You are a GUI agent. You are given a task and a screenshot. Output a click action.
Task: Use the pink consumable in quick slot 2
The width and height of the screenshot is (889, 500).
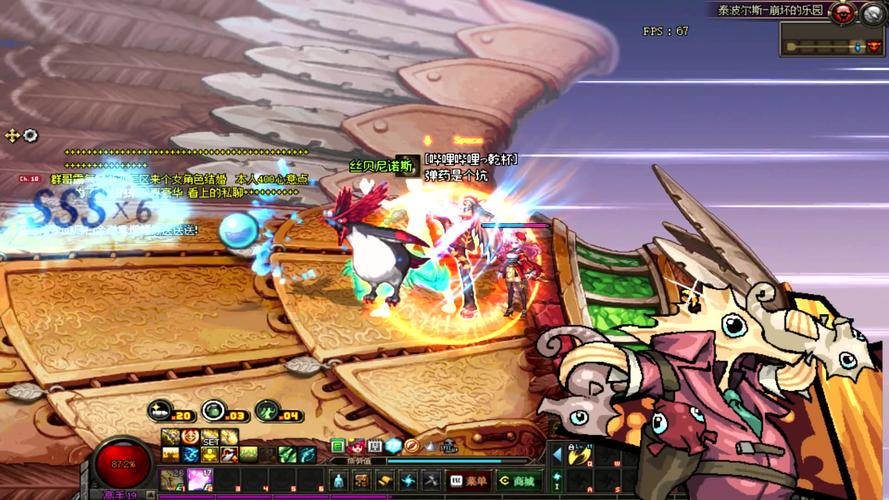199,480
